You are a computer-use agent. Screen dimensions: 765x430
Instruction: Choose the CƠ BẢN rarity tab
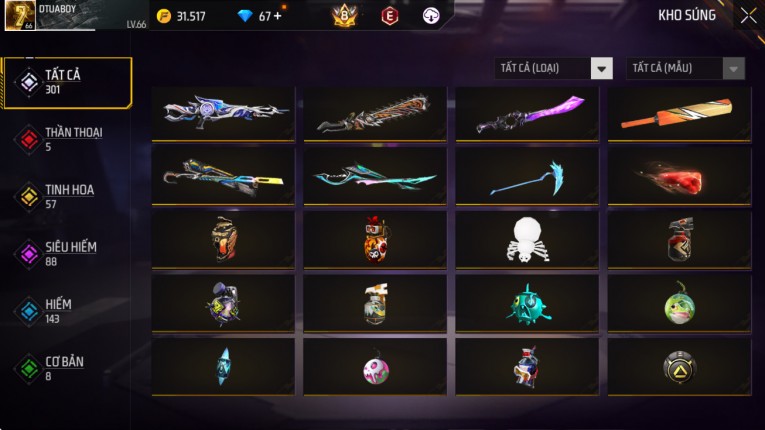click(62, 367)
